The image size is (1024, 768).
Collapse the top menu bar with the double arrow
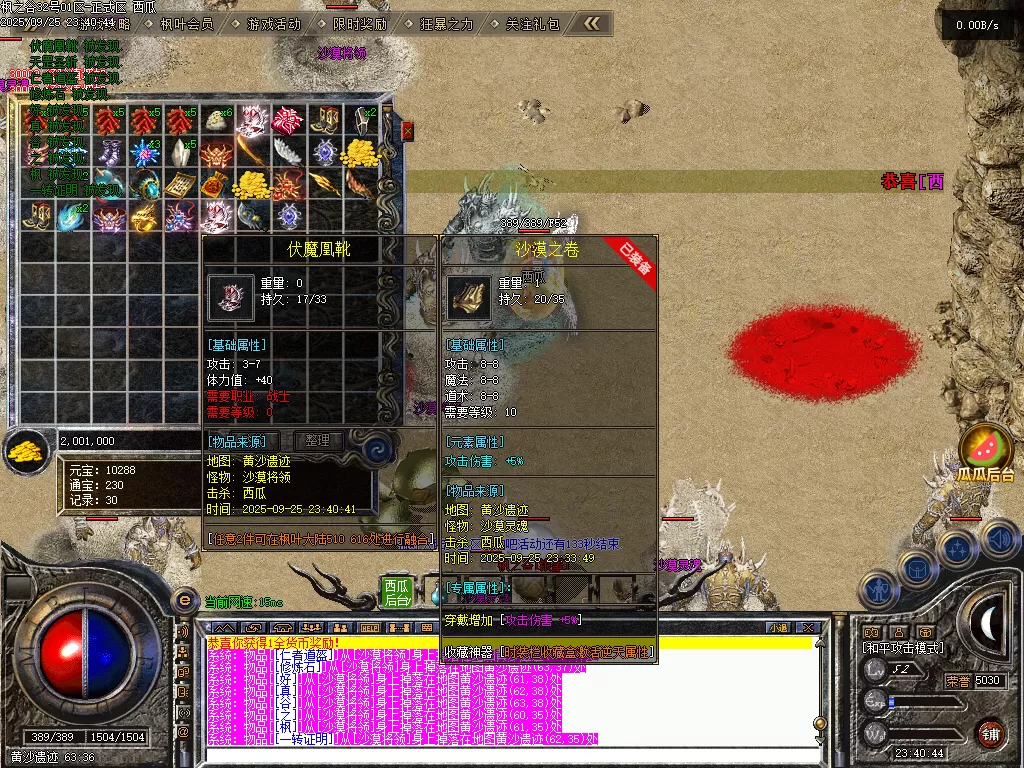592,23
